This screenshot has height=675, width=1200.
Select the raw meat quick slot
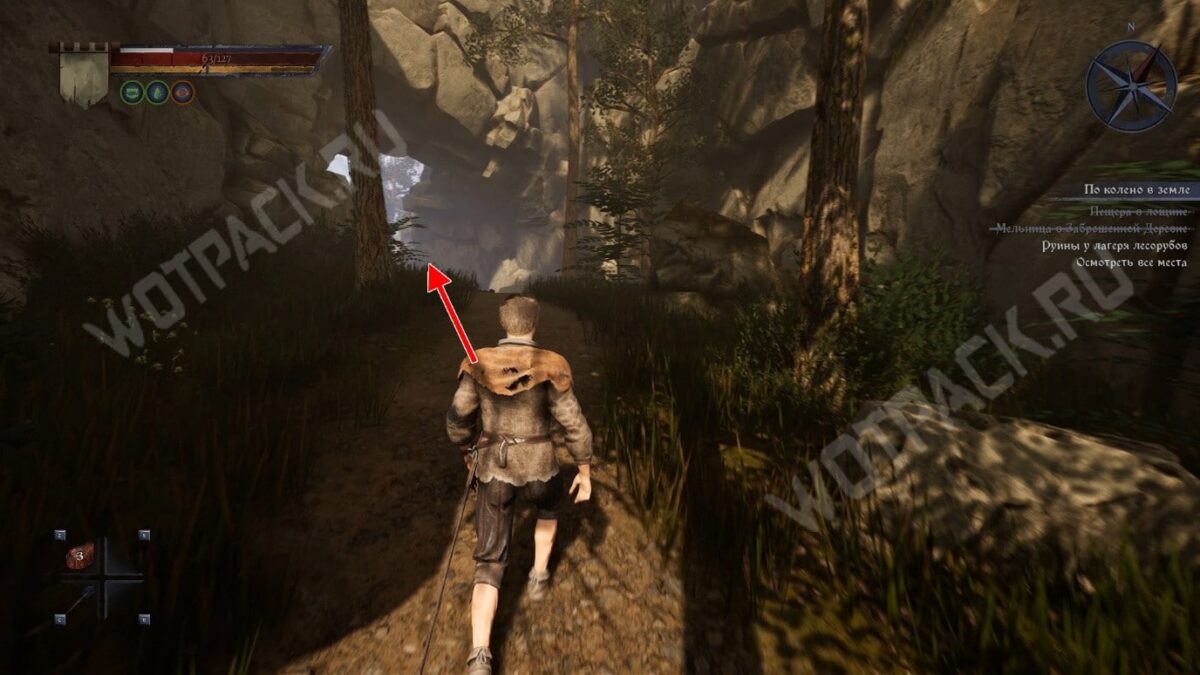[80, 554]
